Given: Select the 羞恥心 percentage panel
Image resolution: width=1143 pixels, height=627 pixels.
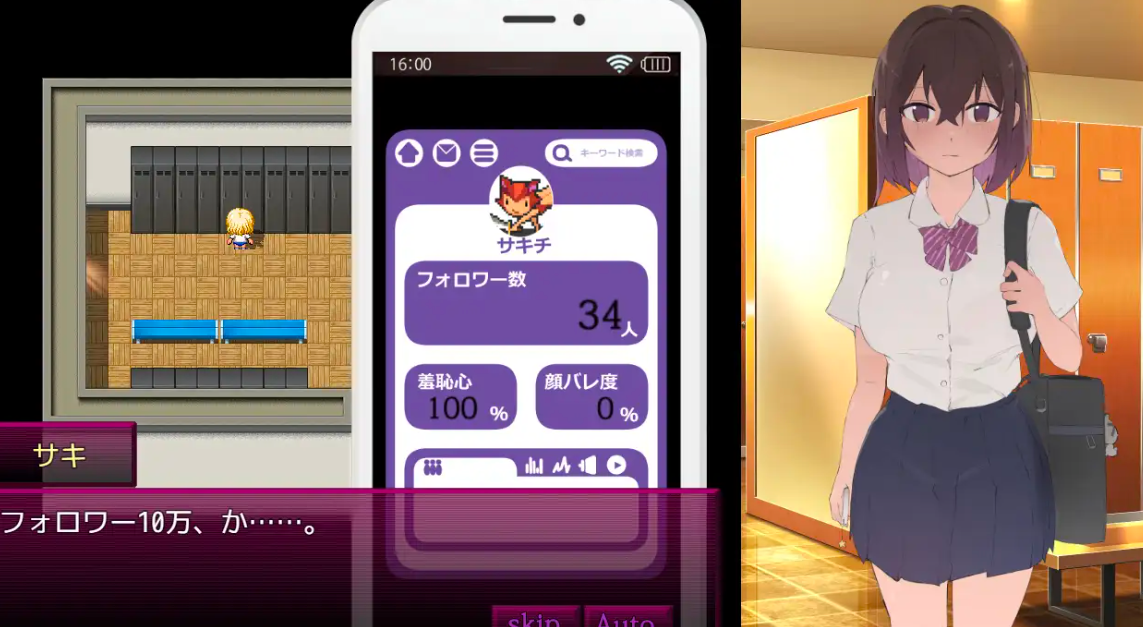Looking at the screenshot, I should (460, 397).
